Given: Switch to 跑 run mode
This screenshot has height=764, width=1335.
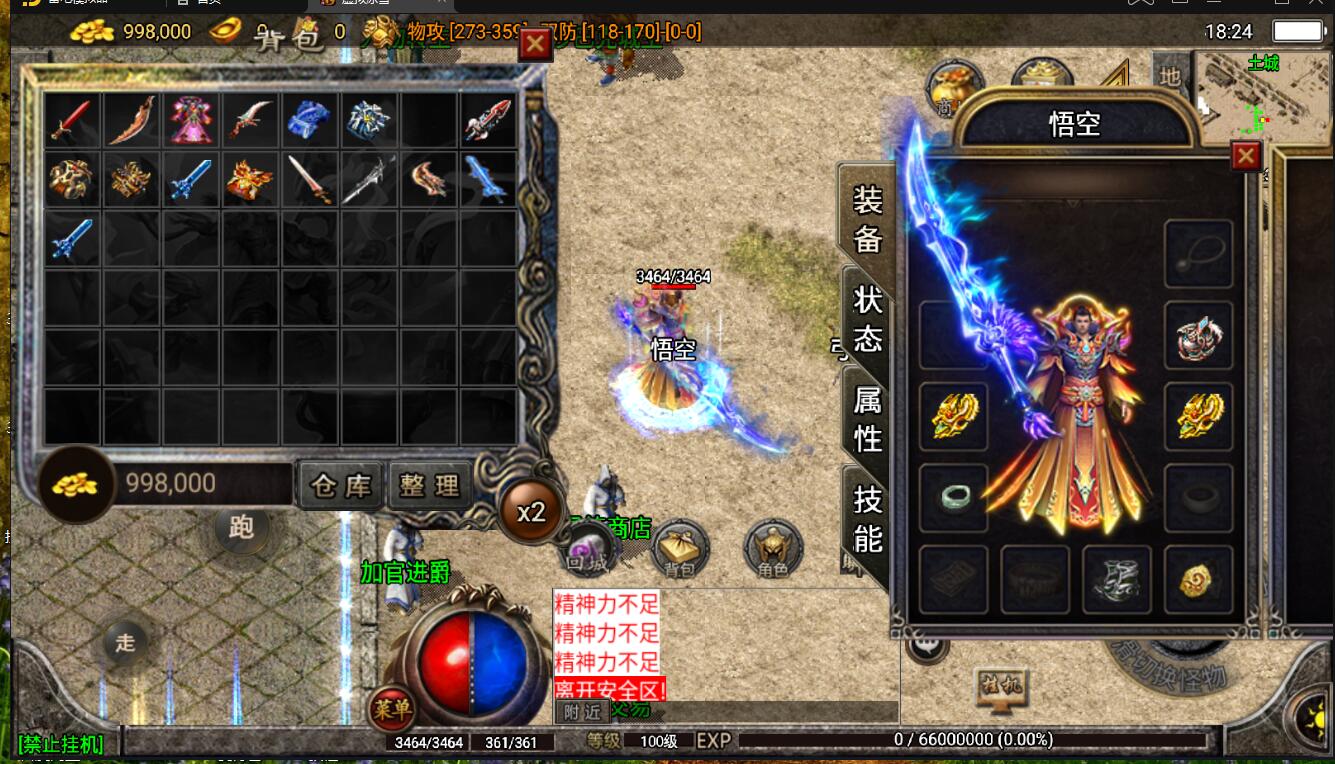Looking at the screenshot, I should coord(241,527).
